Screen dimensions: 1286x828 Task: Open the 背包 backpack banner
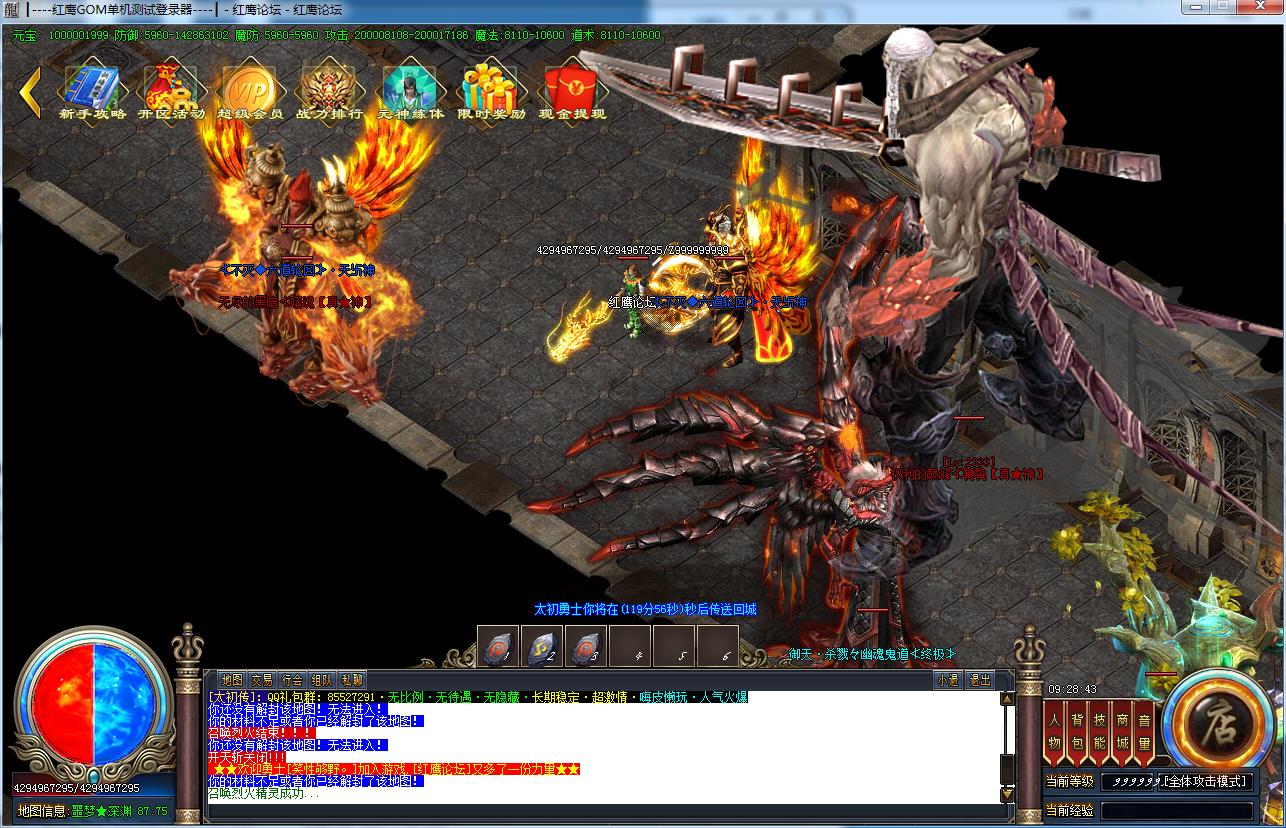(x=1077, y=733)
